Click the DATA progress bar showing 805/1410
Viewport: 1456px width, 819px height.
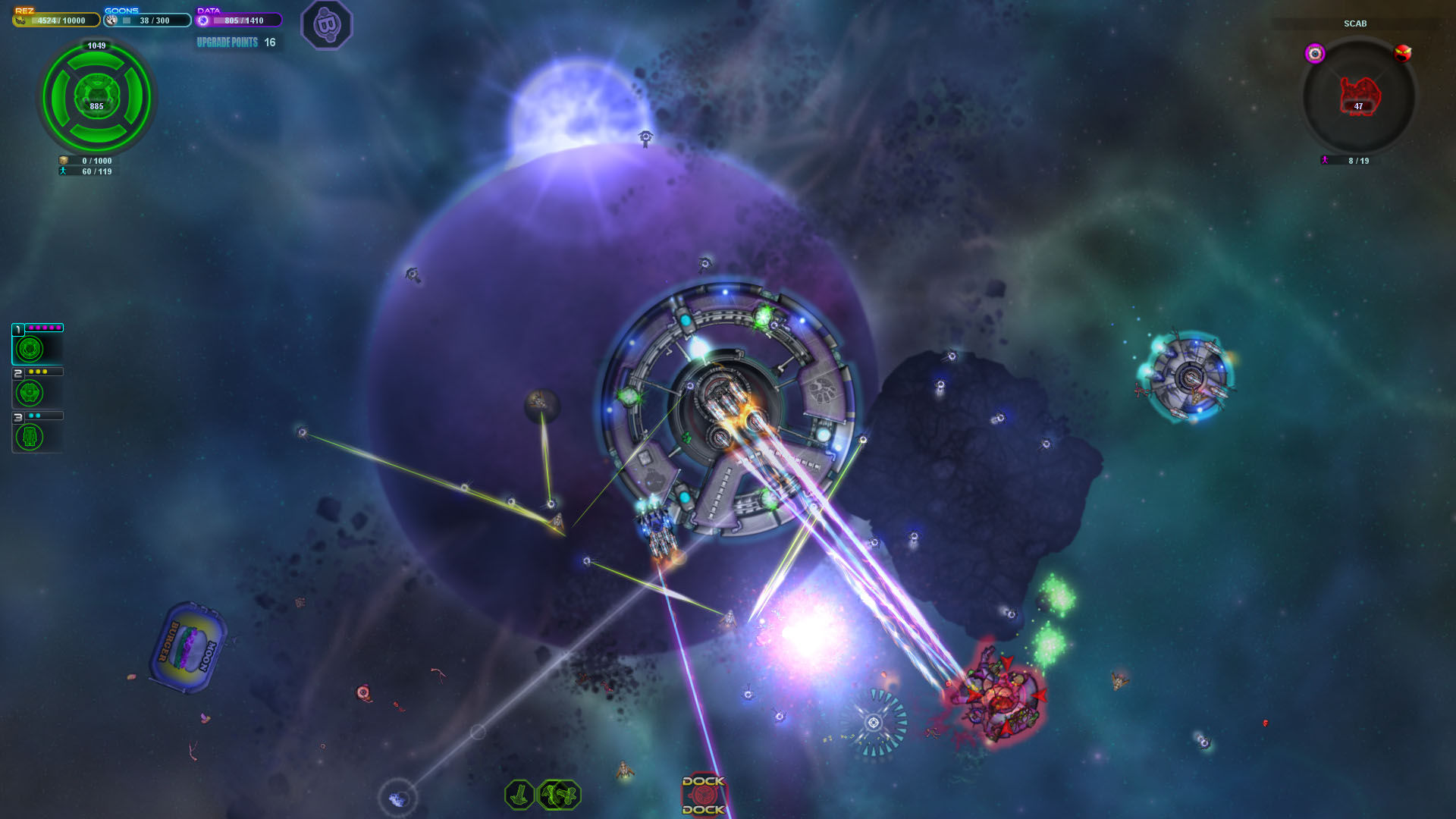pyautogui.click(x=243, y=20)
